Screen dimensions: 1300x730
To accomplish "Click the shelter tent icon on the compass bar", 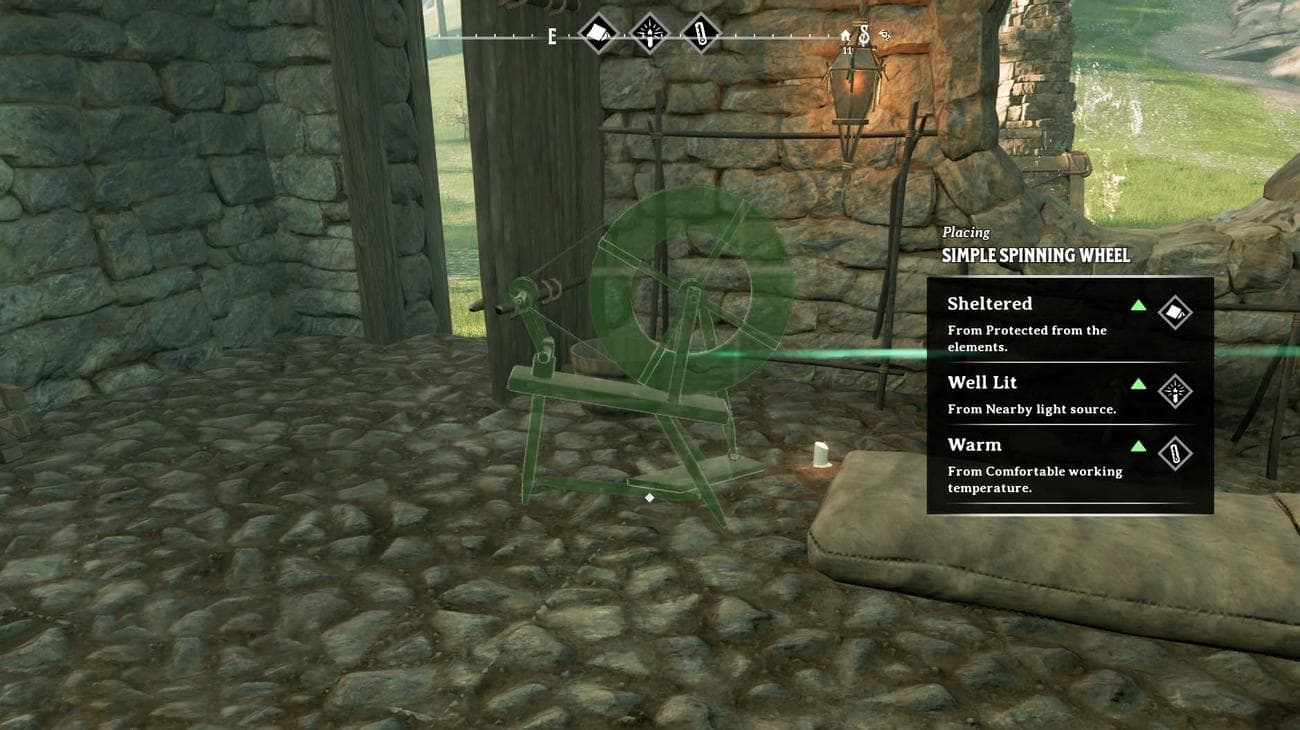I will [598, 33].
